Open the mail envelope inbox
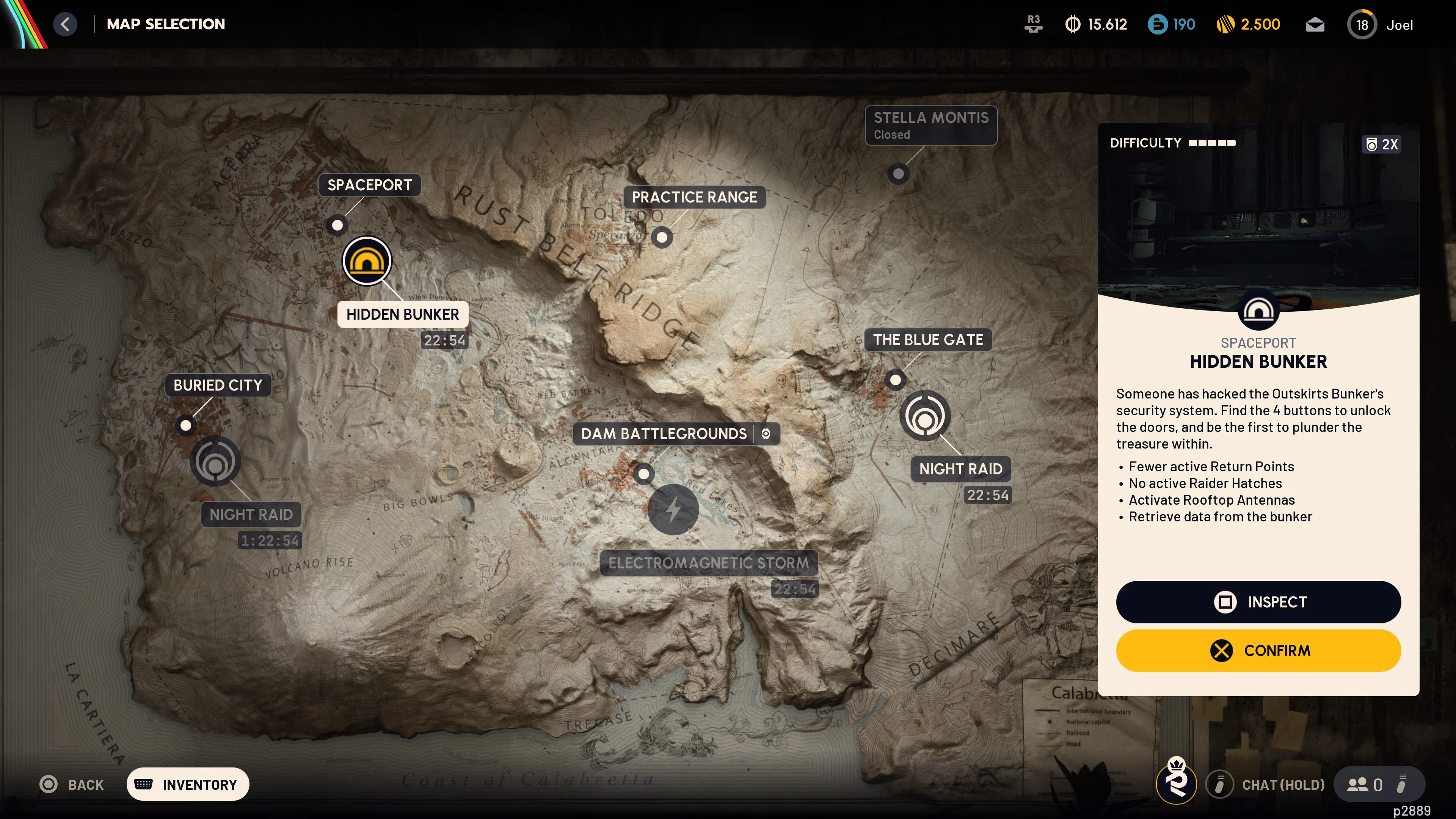 coord(1316,24)
